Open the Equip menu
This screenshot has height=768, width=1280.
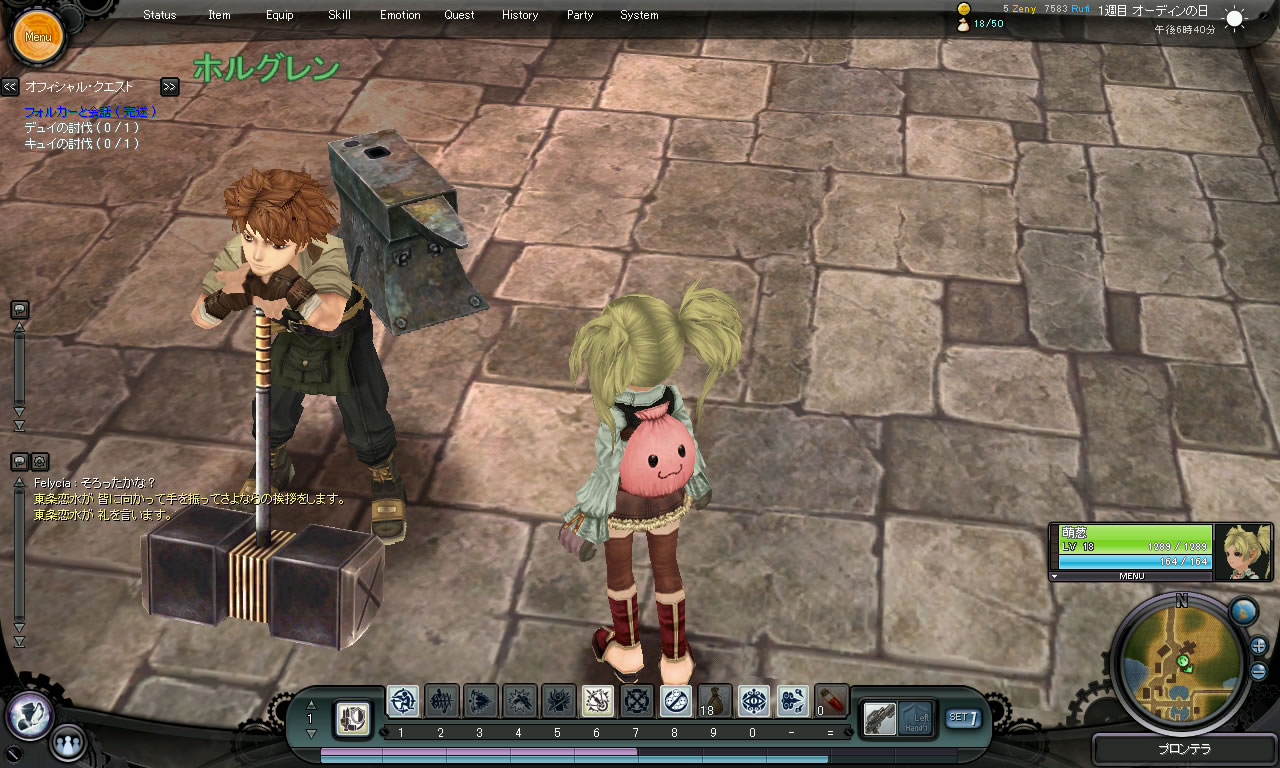pos(280,15)
